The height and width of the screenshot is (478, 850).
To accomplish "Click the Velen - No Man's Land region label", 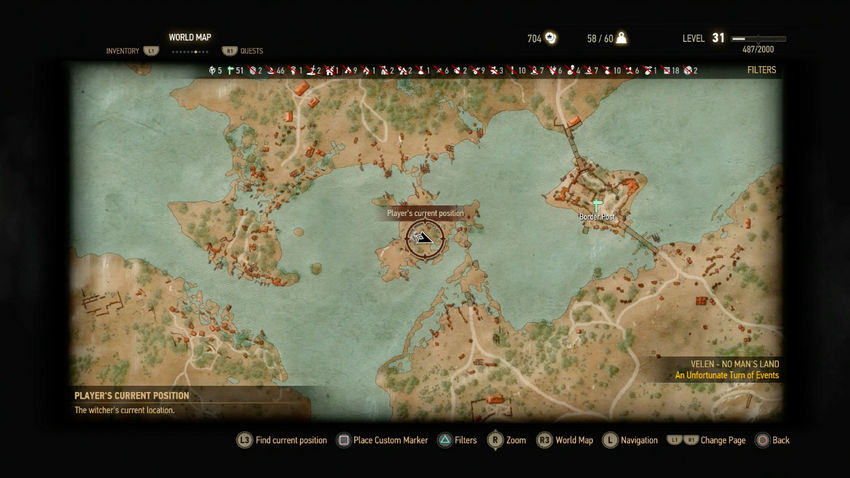I will [735, 364].
